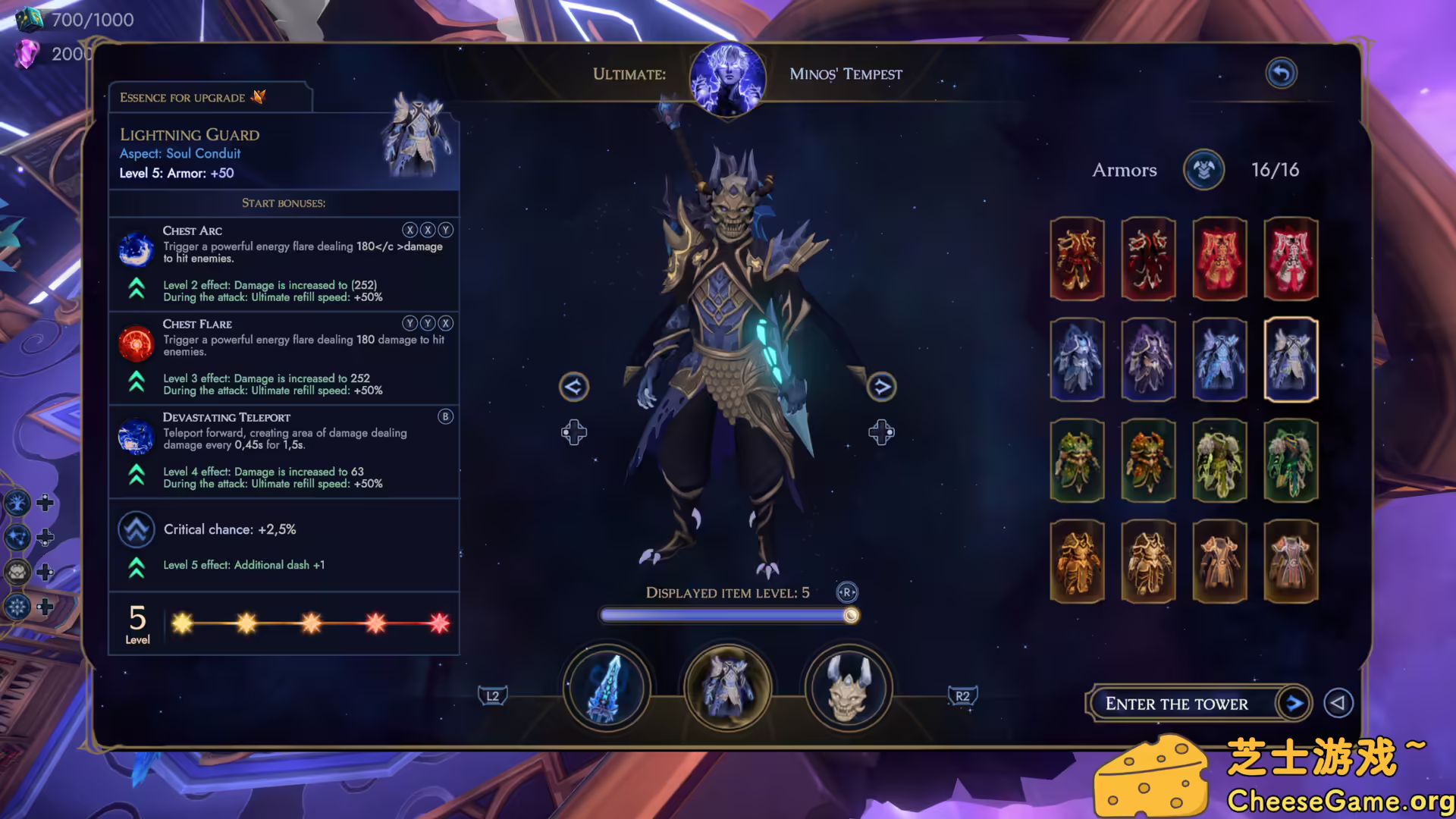Open the Essence for Upgrade tab
This screenshot has width=1456, height=819.
[209, 97]
